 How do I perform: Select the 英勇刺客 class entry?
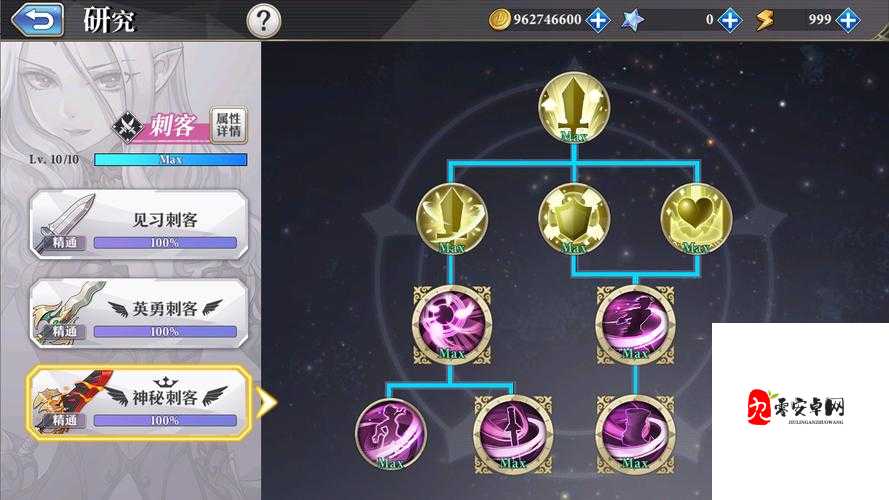pos(138,310)
